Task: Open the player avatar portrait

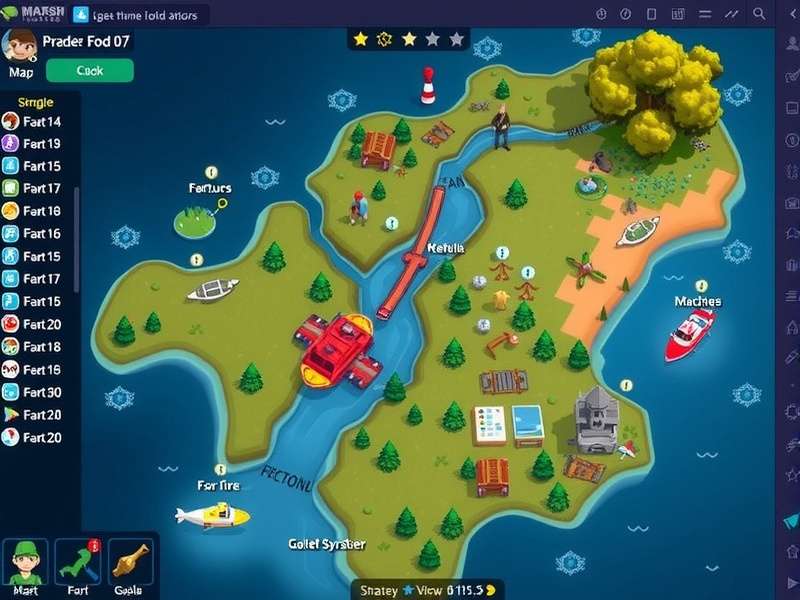Action: (19, 45)
